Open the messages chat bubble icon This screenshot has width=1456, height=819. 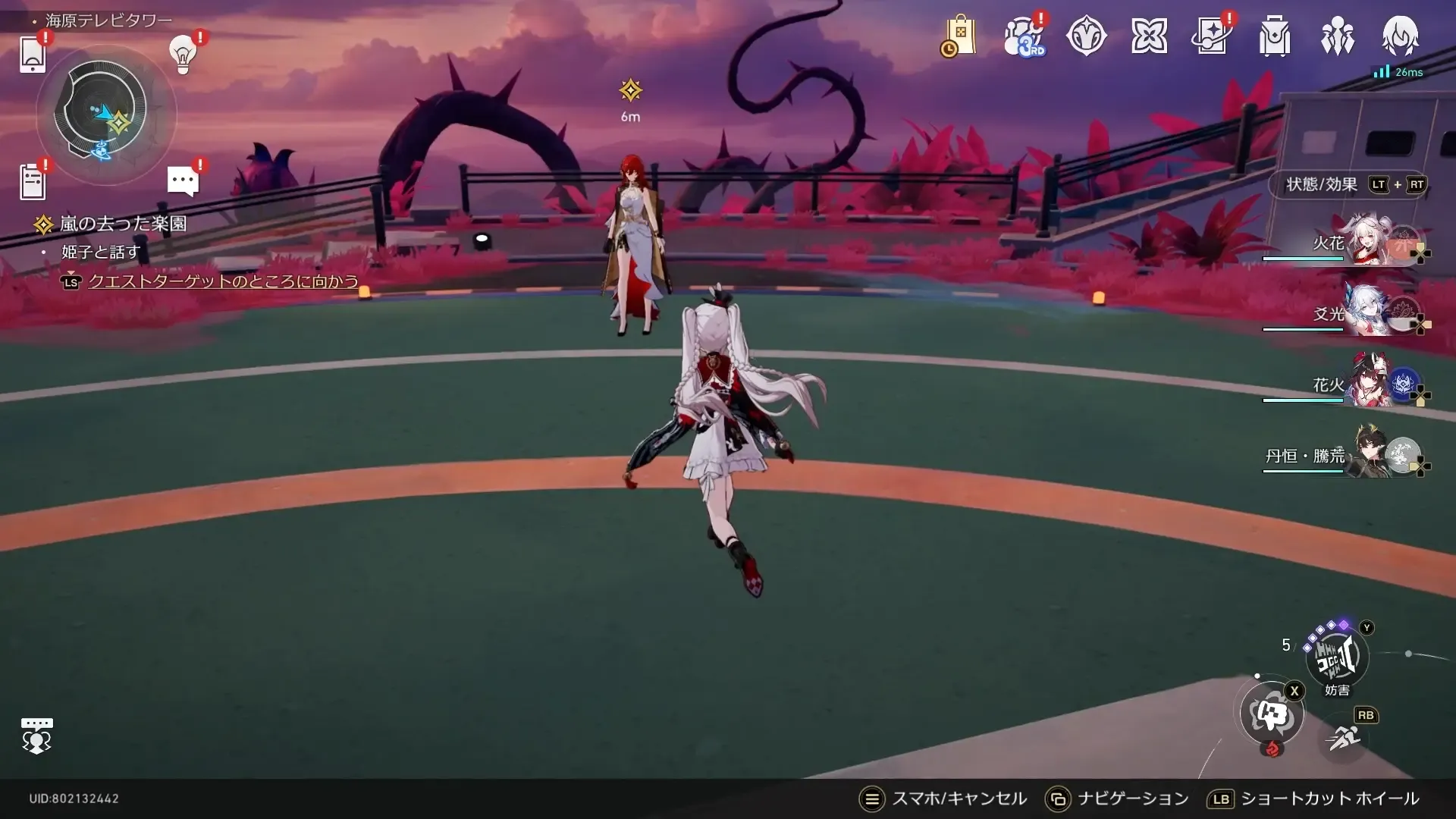tap(183, 180)
